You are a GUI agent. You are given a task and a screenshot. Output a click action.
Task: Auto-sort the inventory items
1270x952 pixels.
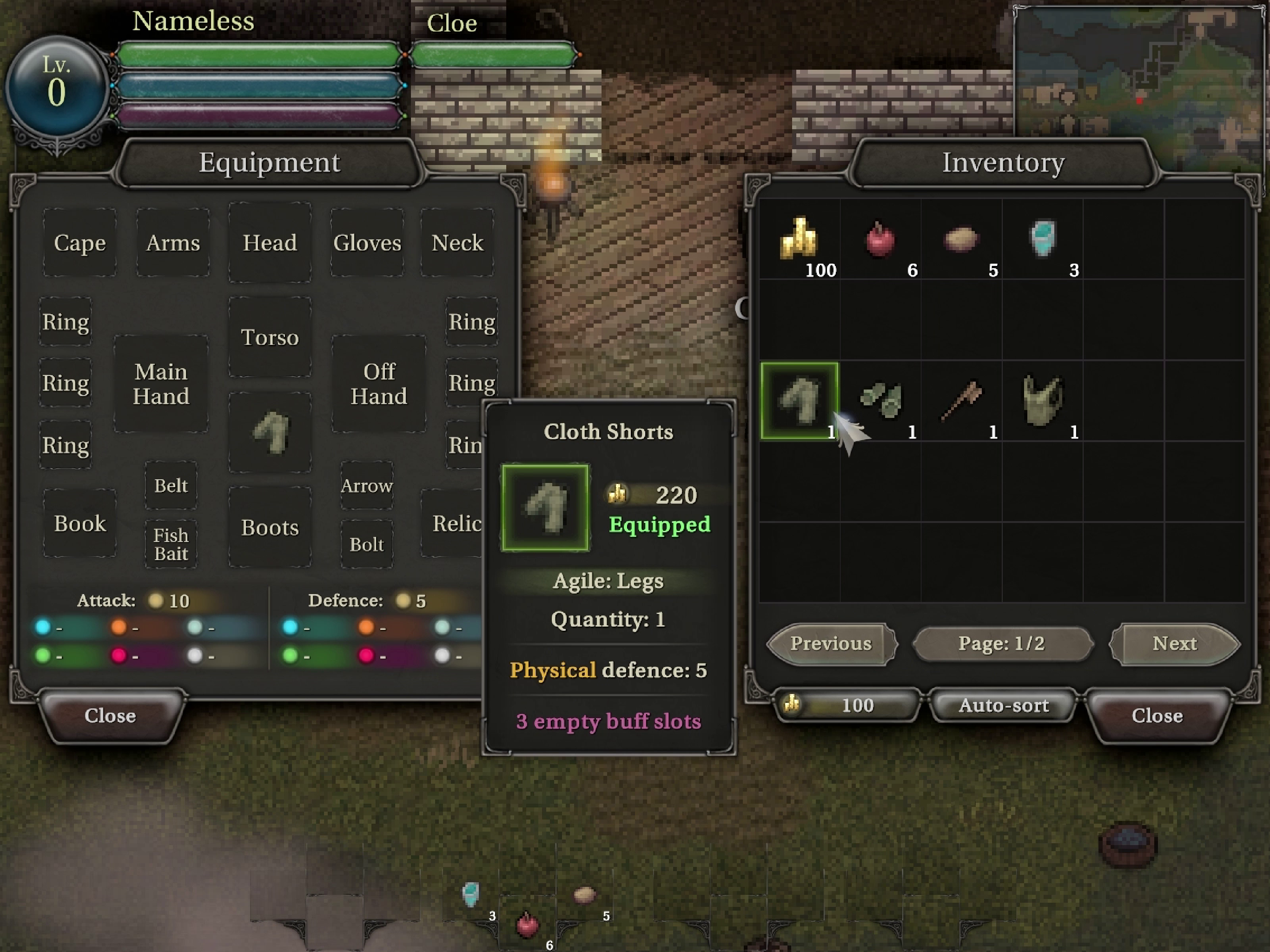pyautogui.click(x=1003, y=705)
